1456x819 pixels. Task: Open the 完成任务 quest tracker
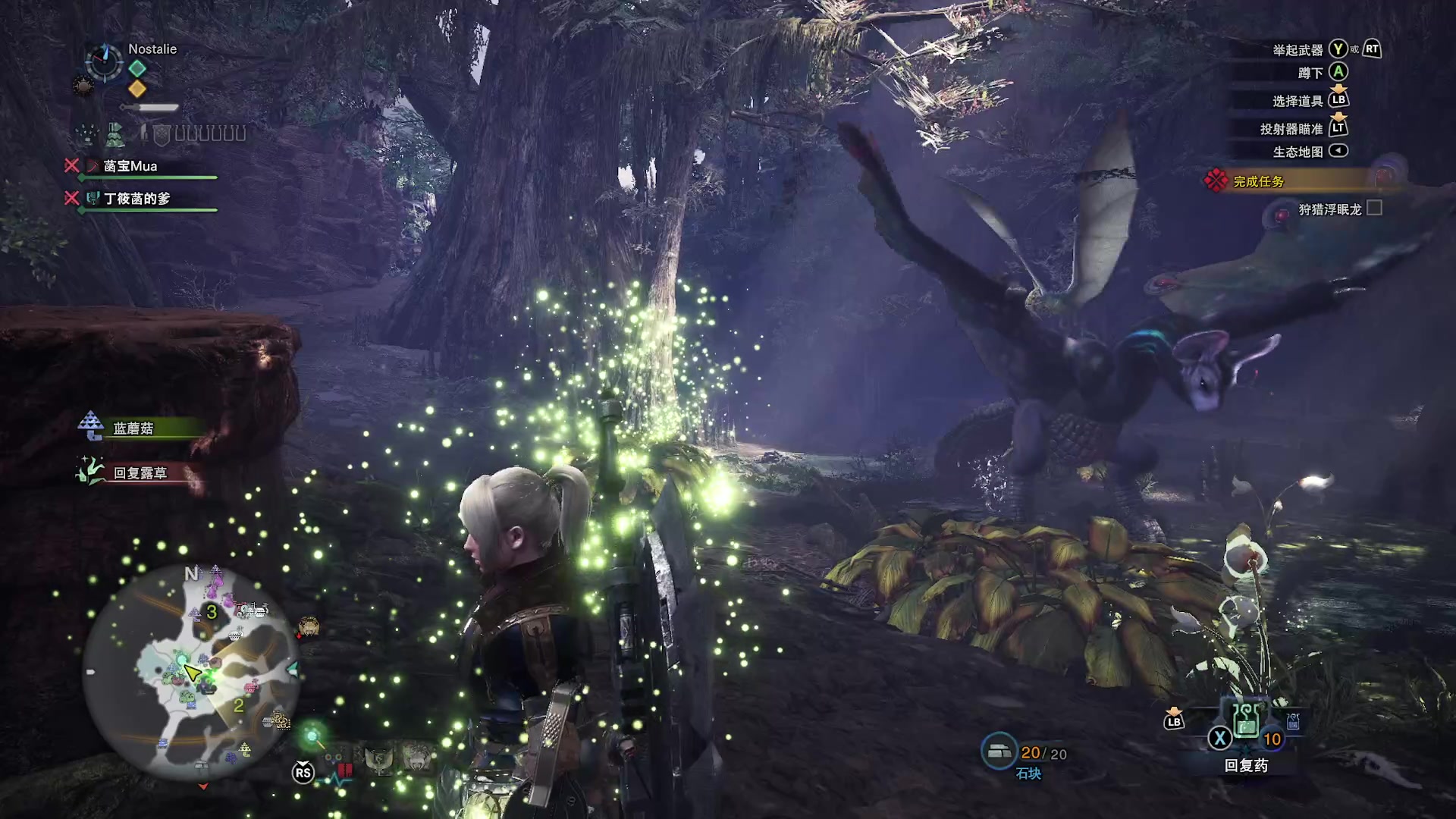click(1259, 181)
